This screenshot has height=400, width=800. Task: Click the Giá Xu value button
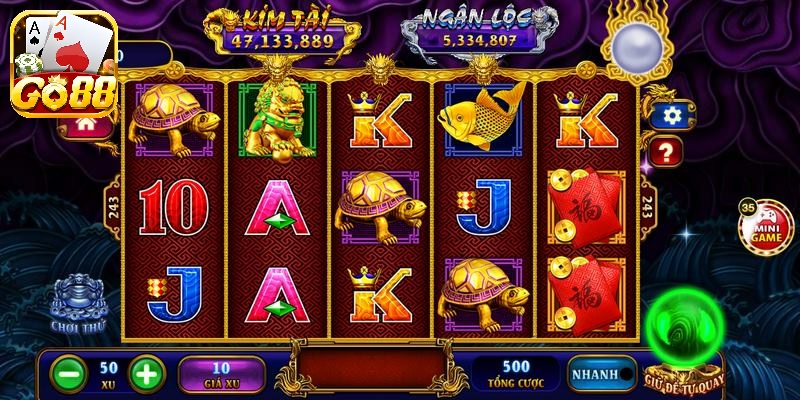(x=221, y=374)
